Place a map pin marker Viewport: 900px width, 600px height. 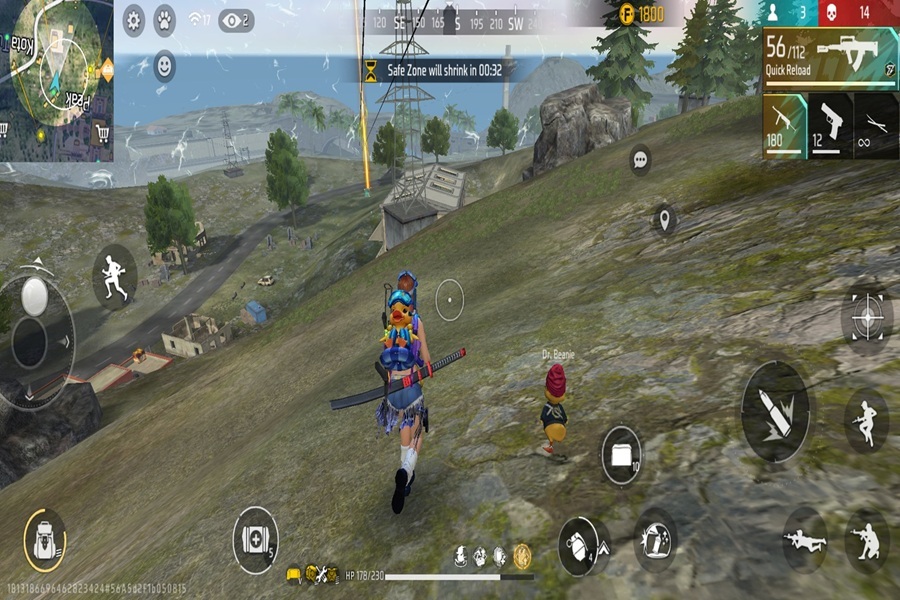point(665,218)
